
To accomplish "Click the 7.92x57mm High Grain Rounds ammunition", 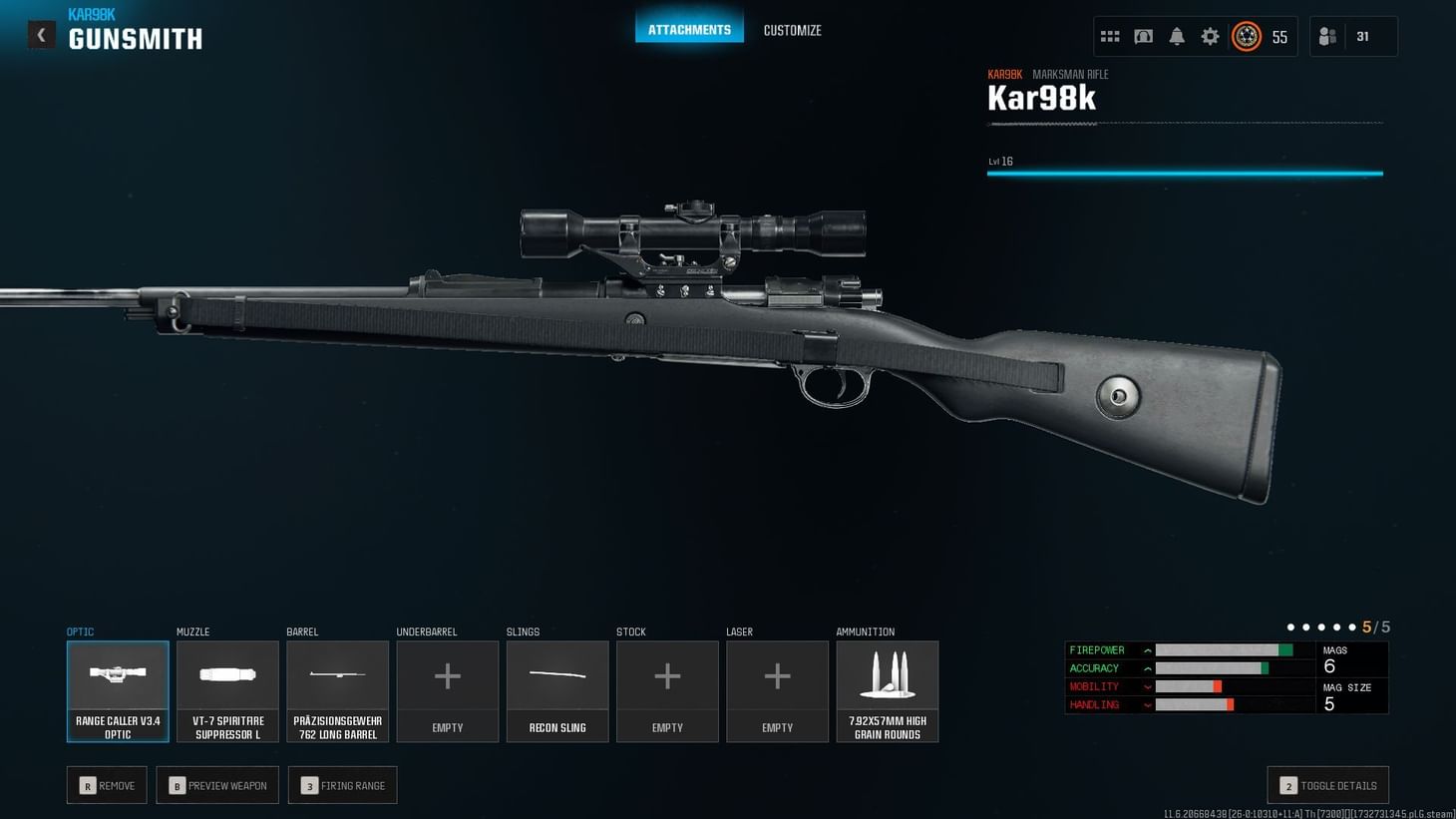I will tap(887, 690).
